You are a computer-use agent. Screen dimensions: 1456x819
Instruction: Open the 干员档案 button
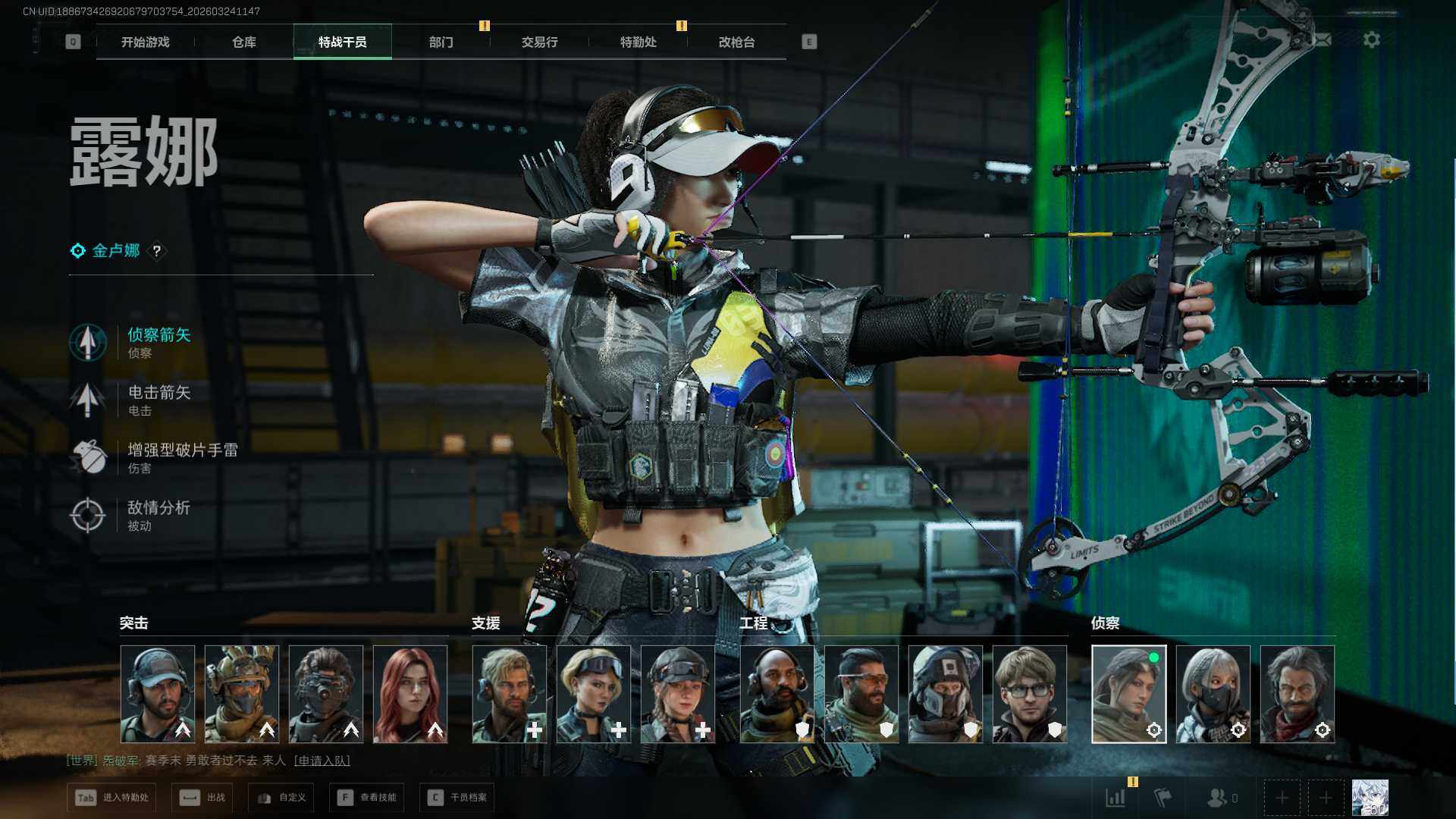(457, 798)
